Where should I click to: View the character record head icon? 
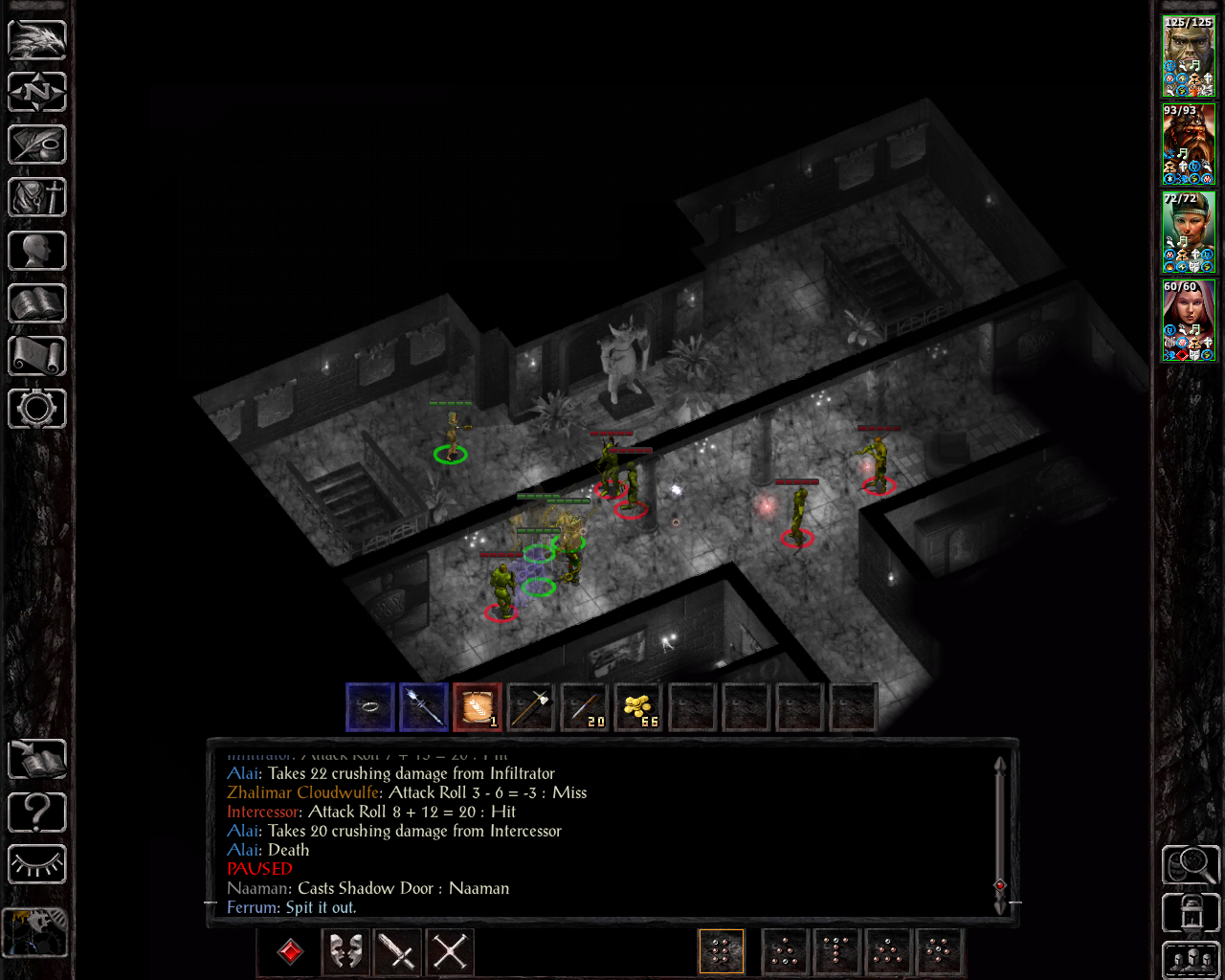pos(36,250)
